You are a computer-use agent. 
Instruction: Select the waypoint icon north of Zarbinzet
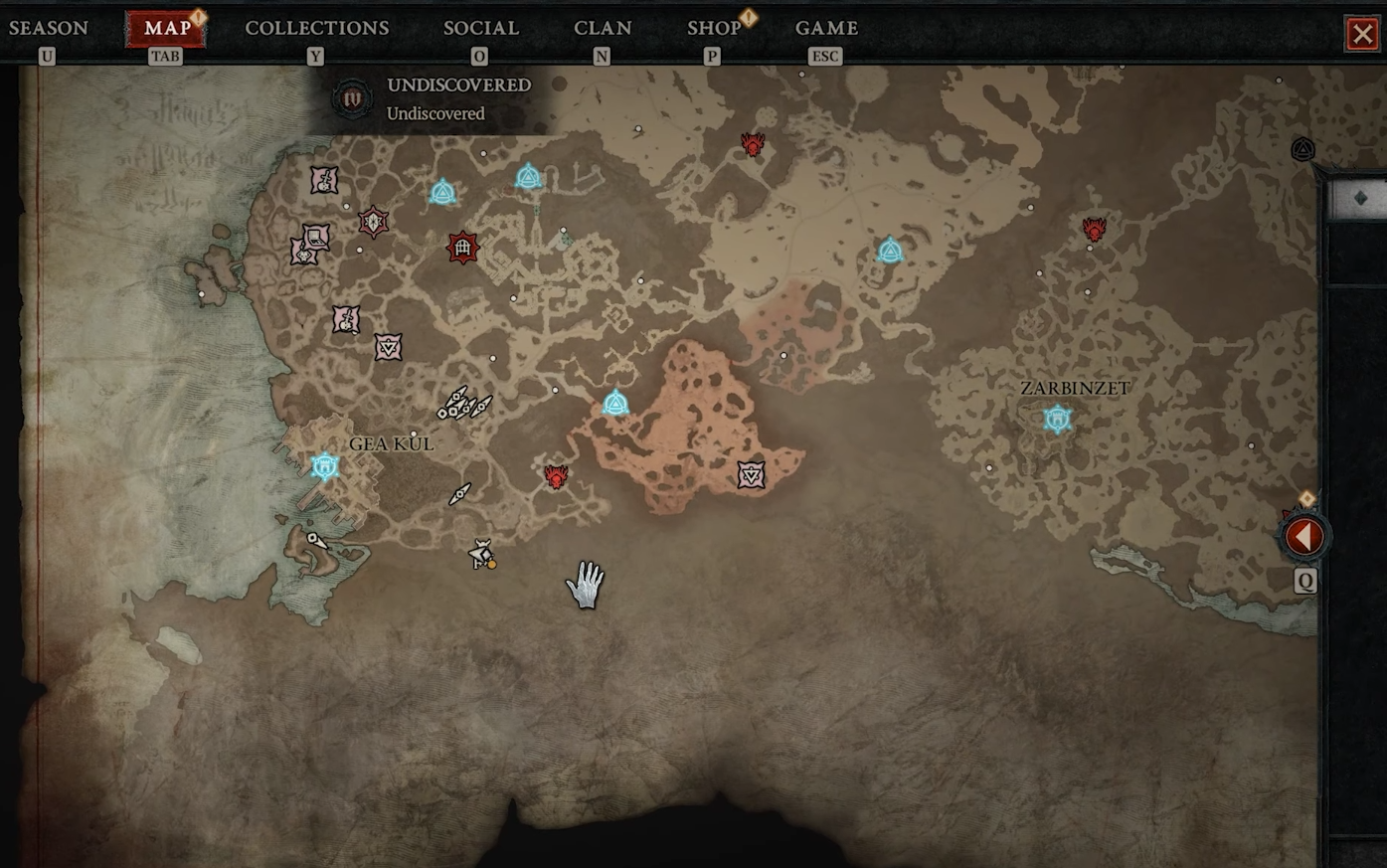[890, 251]
